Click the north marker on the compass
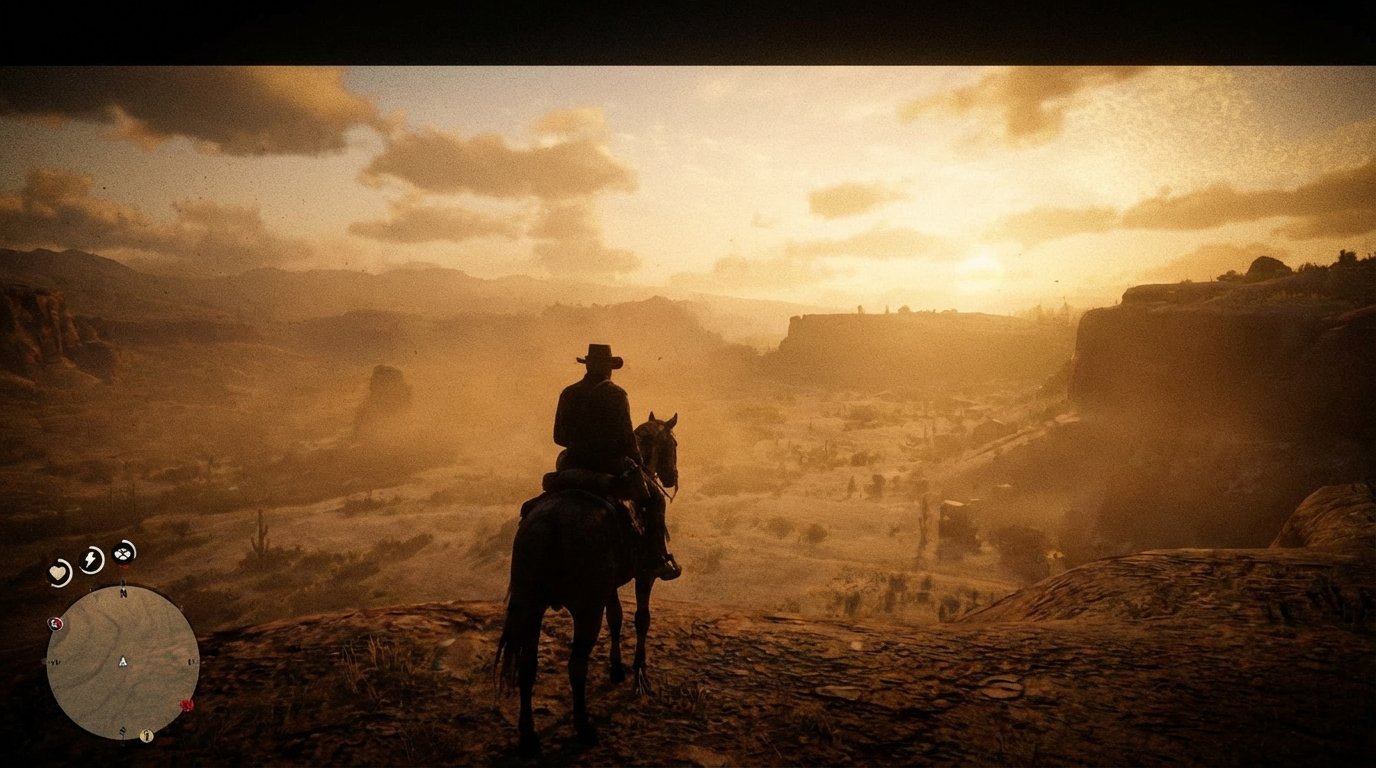Image resolution: width=1376 pixels, height=768 pixels. (123, 592)
